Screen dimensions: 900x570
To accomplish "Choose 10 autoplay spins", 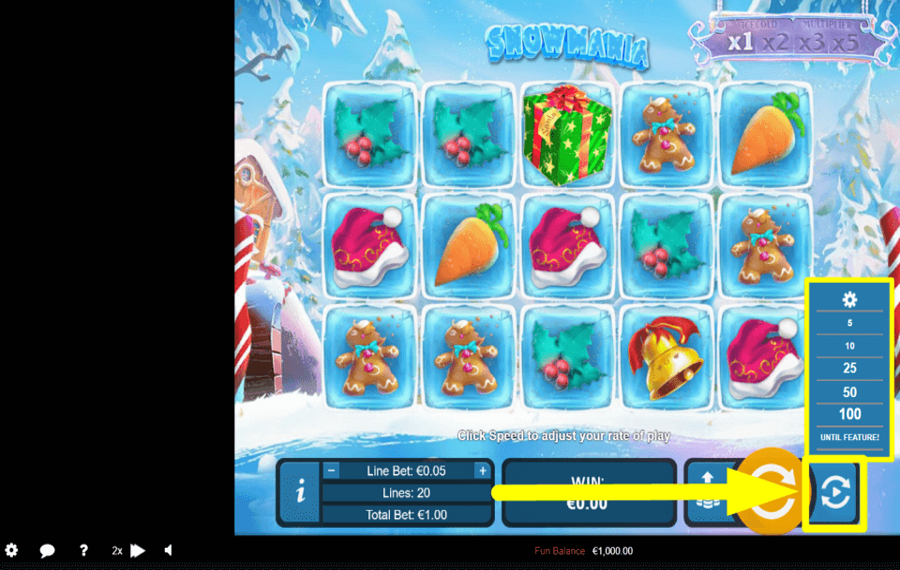I will click(850, 346).
